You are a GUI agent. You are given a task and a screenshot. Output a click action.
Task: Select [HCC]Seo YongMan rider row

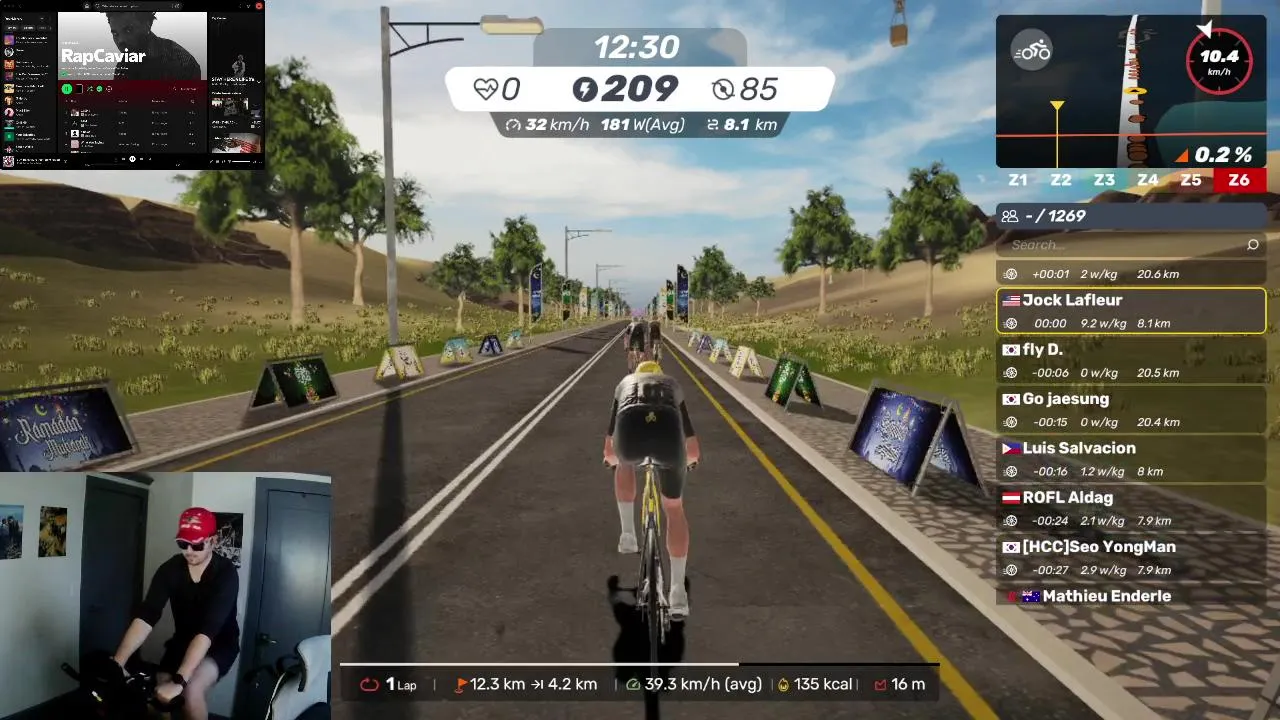(1131, 556)
